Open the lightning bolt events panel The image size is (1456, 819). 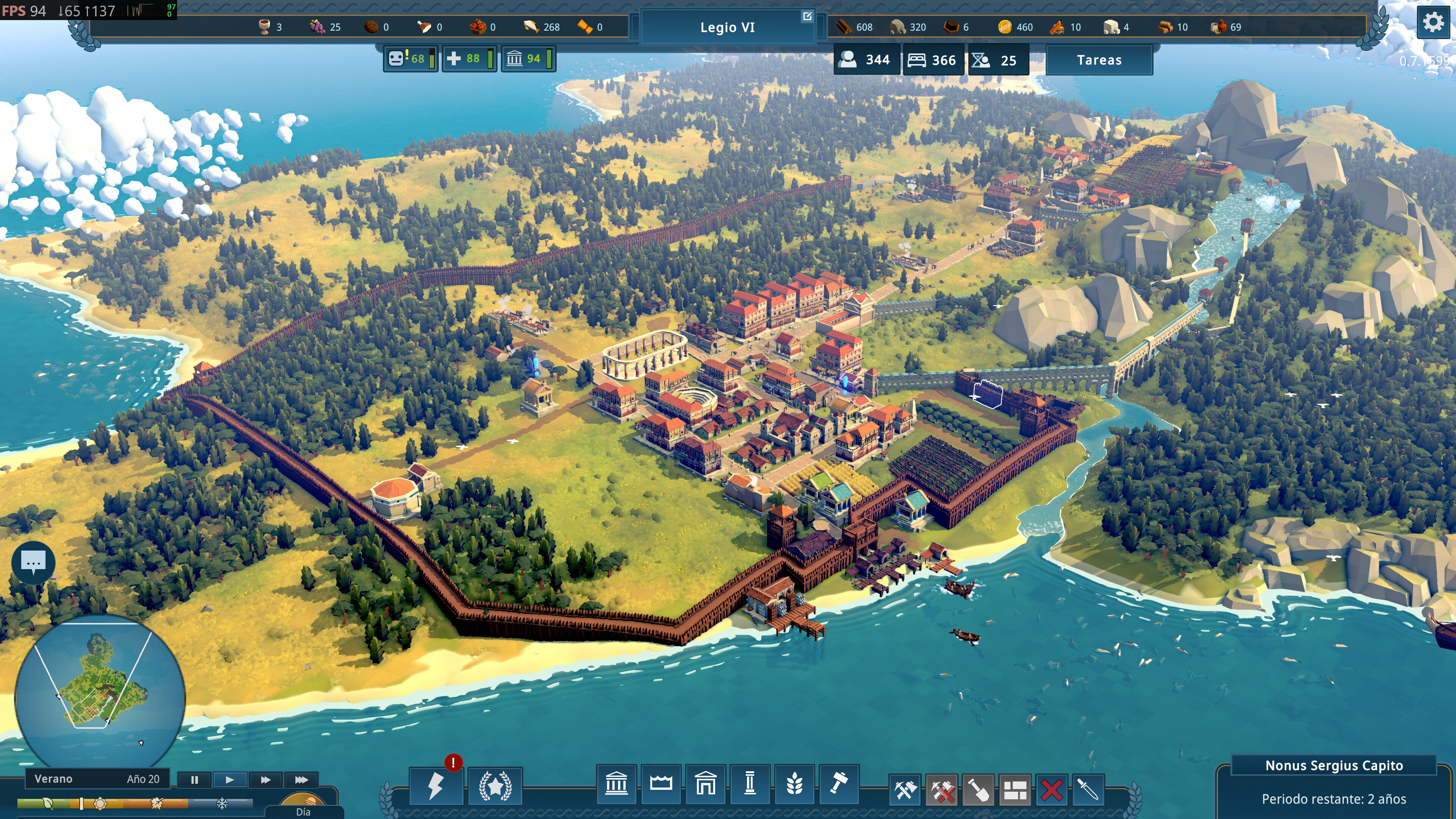pyautogui.click(x=436, y=786)
